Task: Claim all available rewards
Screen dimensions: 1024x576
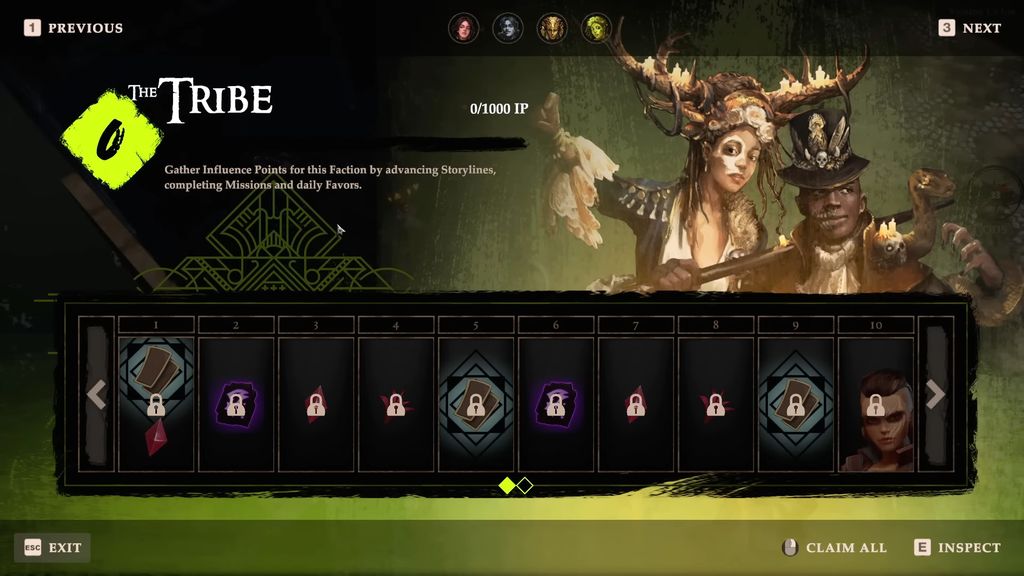Action: [834, 547]
